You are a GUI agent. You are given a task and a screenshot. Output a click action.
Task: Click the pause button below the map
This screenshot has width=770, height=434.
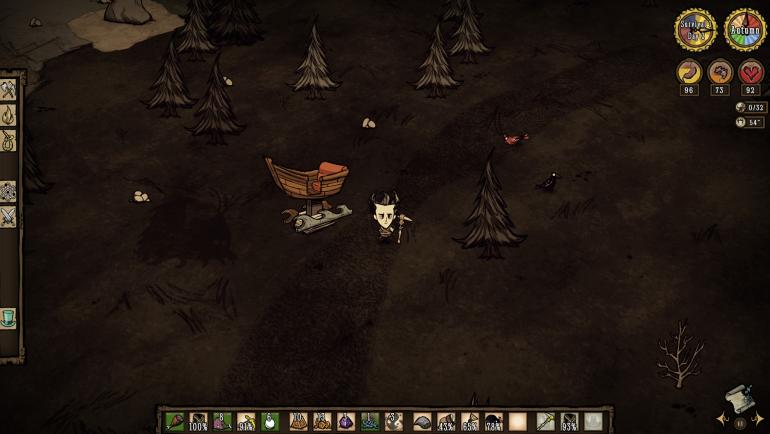(x=741, y=422)
